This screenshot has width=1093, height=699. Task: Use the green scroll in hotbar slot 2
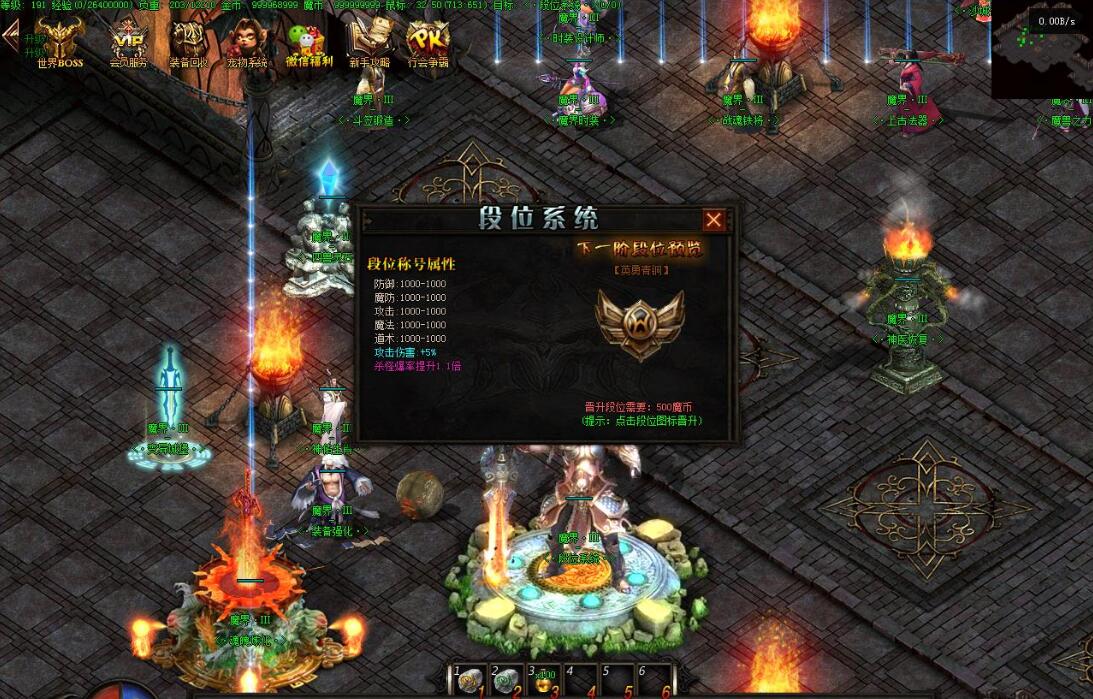(507, 681)
